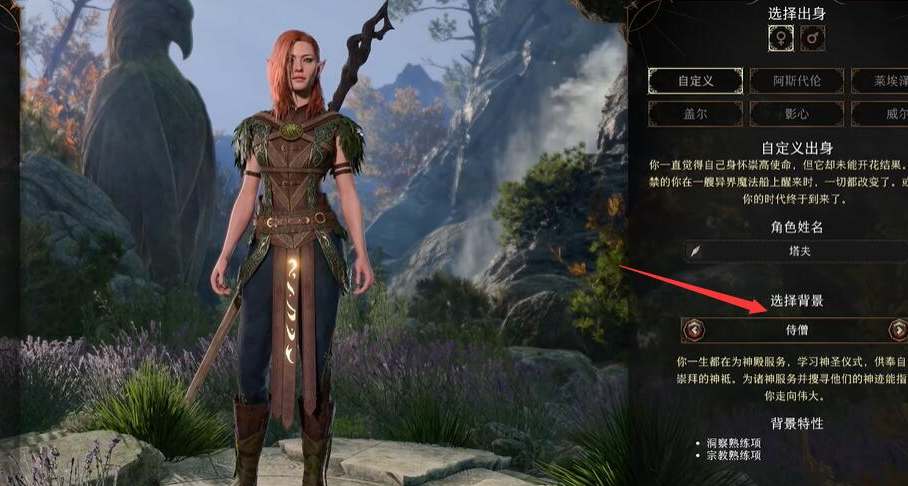The height and width of the screenshot is (486, 908).
Task: Click the character name field 塔夫
Action: coord(796,252)
